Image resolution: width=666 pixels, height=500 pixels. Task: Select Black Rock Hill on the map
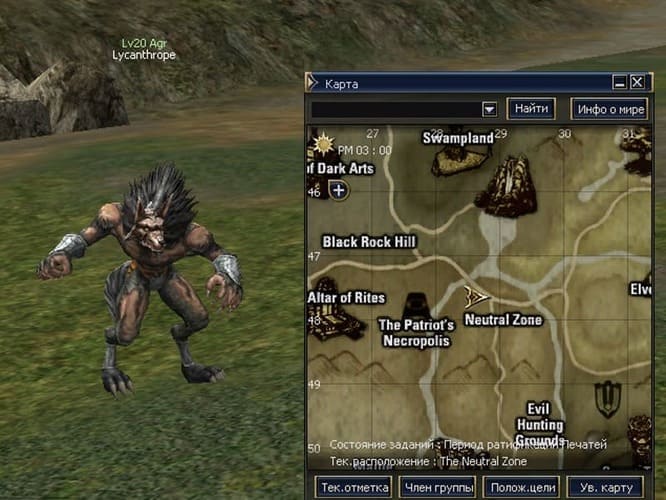click(369, 242)
